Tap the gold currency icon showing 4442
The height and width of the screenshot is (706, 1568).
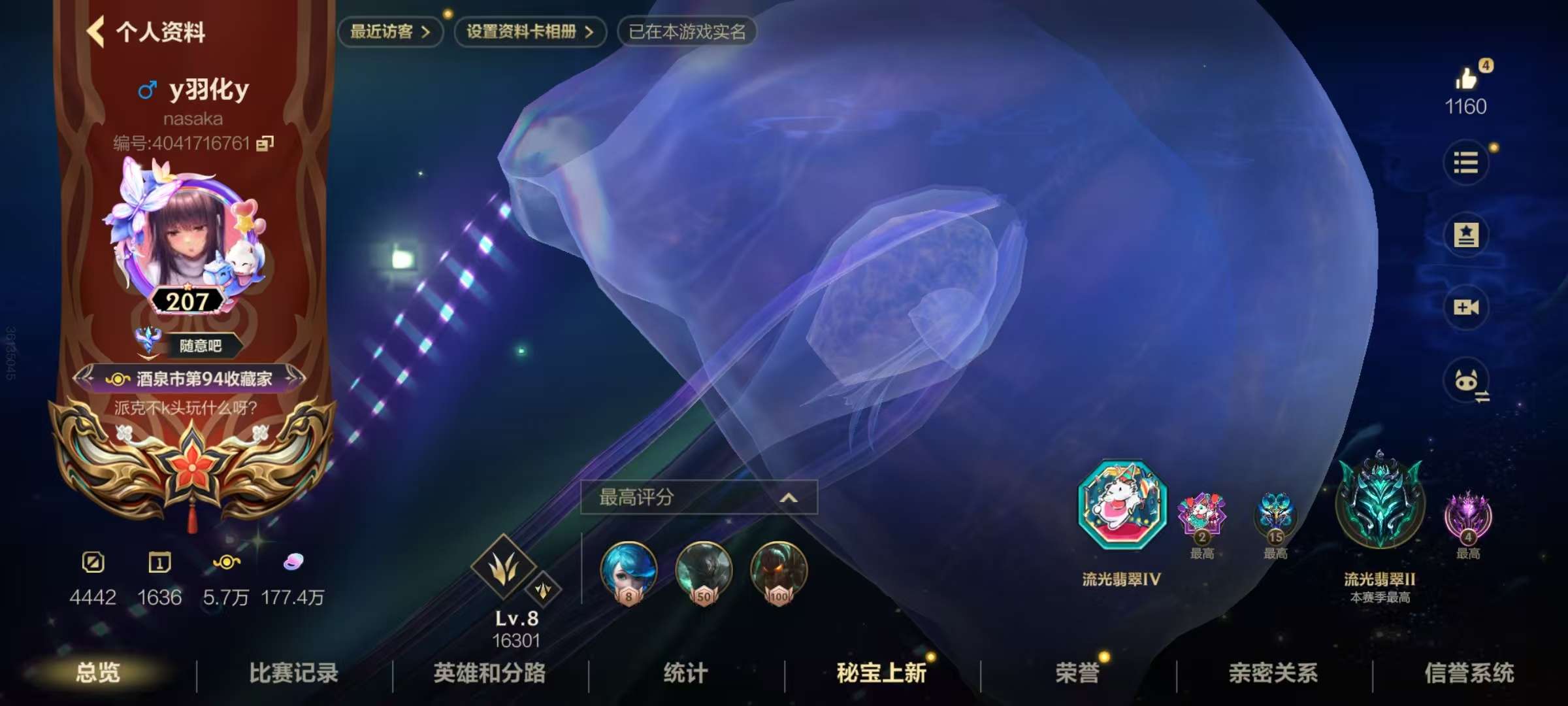coord(92,563)
